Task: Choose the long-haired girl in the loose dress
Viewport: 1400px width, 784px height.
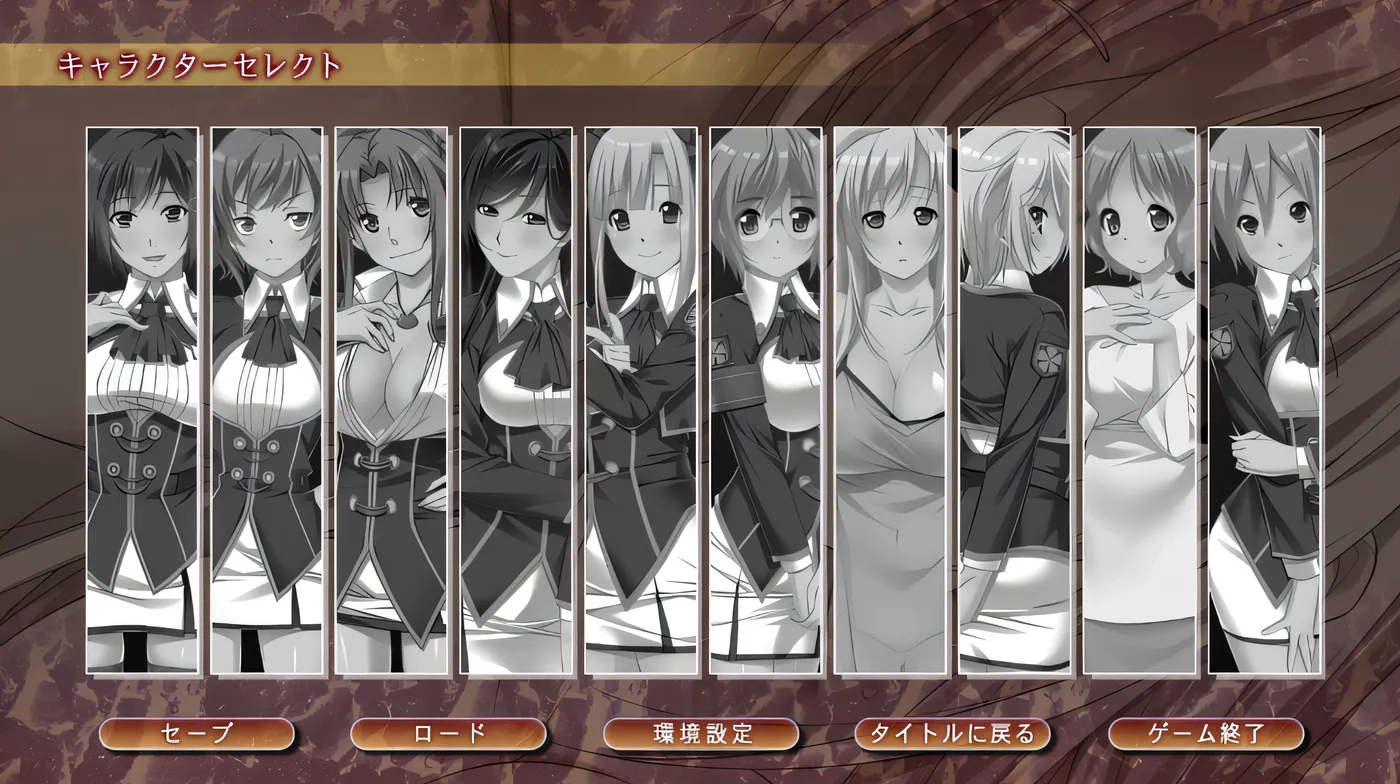Action: pos(890,400)
